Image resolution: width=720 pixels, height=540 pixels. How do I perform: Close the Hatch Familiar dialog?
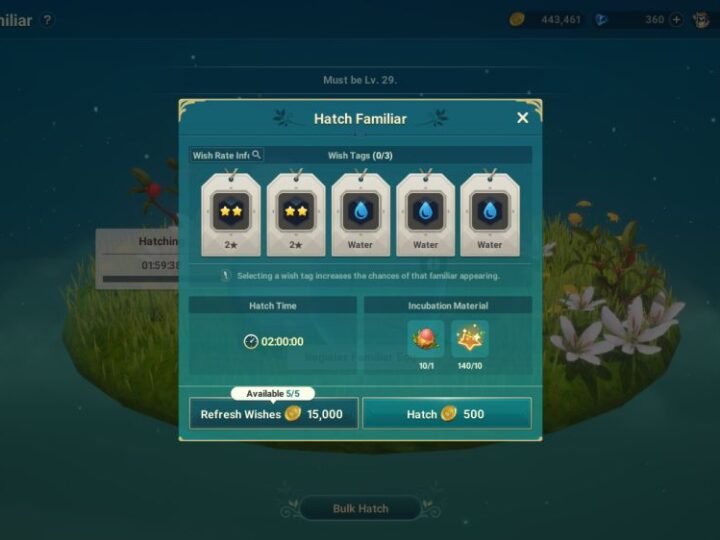click(522, 118)
